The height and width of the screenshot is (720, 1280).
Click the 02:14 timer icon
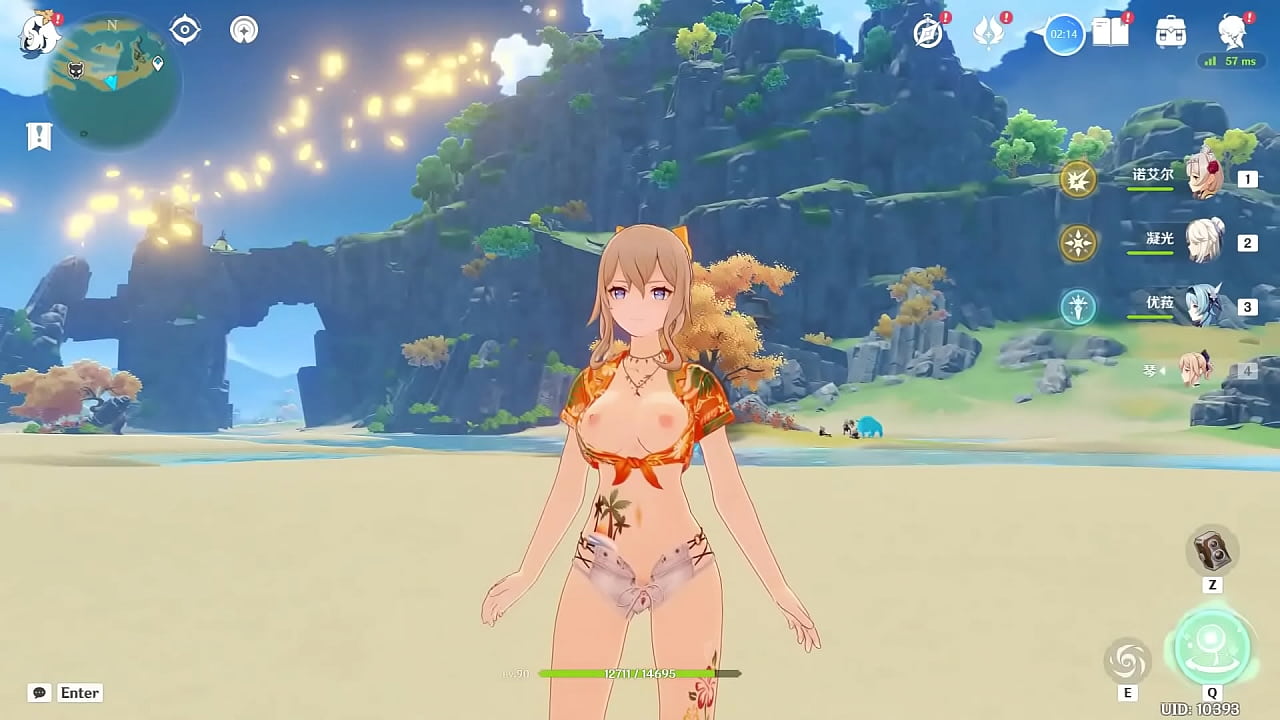click(1064, 35)
